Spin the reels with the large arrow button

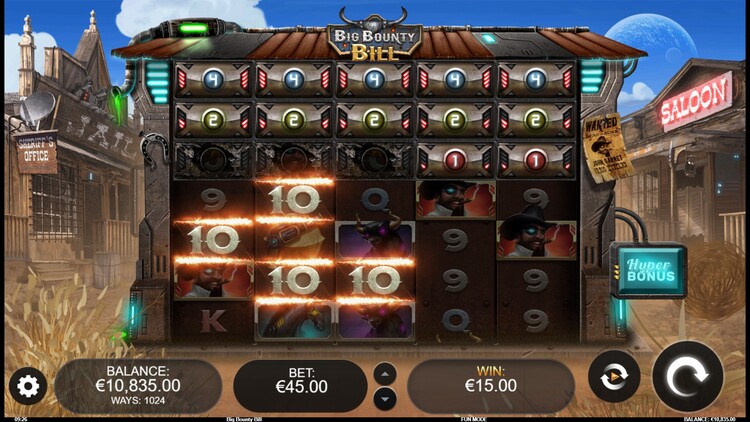(x=687, y=377)
